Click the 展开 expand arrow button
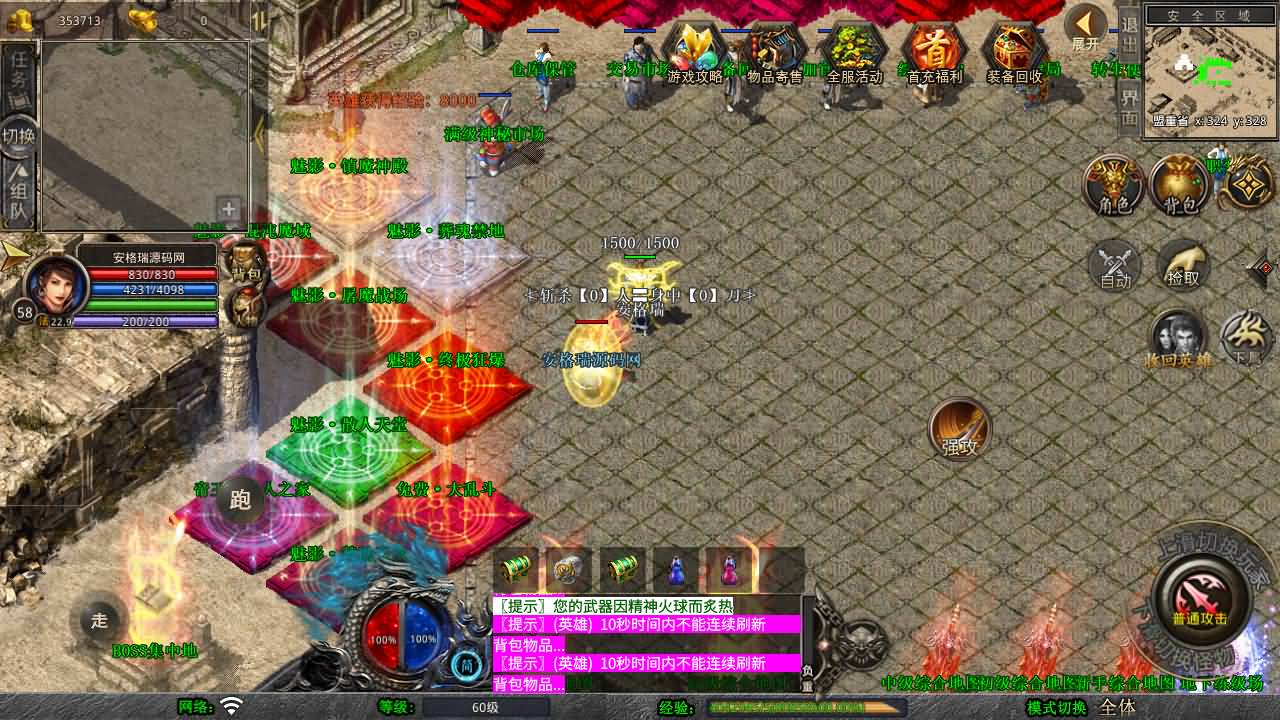The height and width of the screenshot is (720, 1280). point(1086,29)
